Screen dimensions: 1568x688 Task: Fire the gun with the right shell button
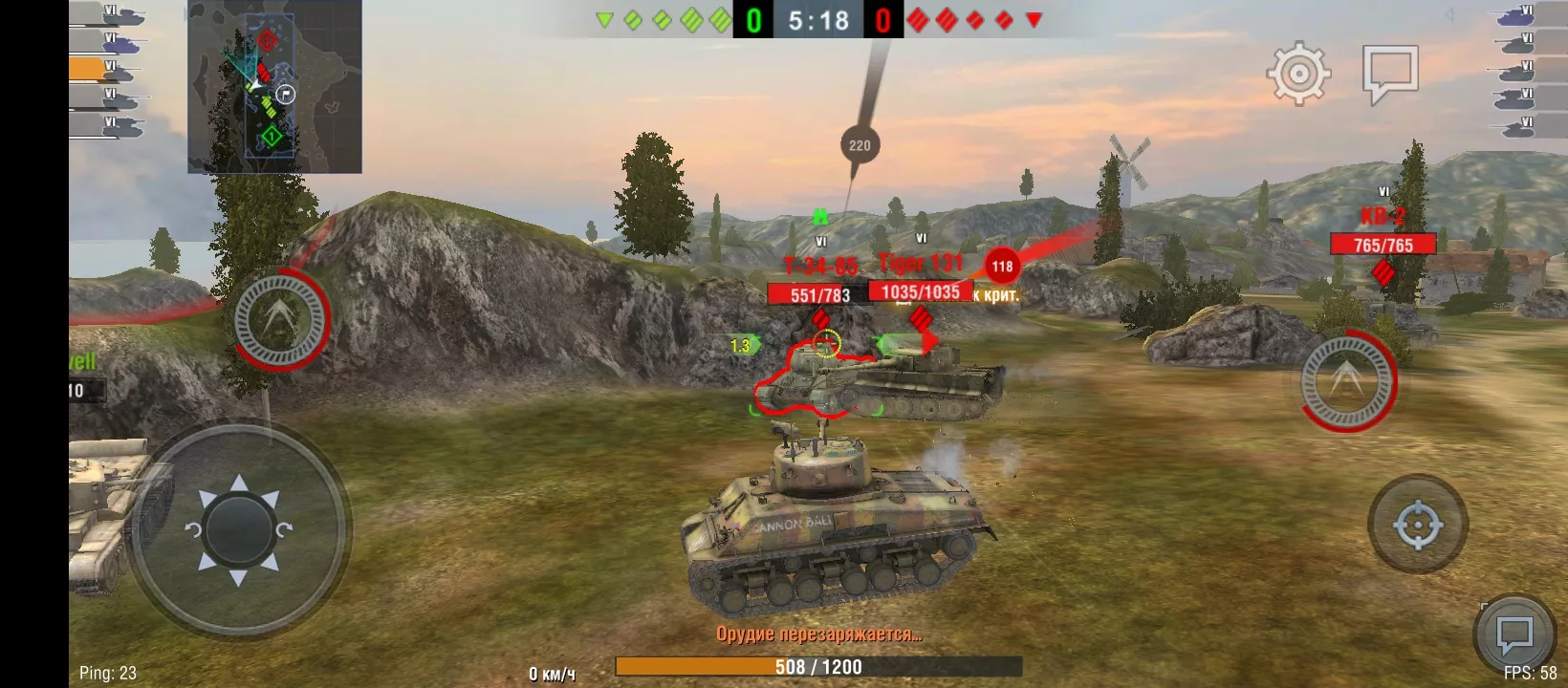(1347, 380)
